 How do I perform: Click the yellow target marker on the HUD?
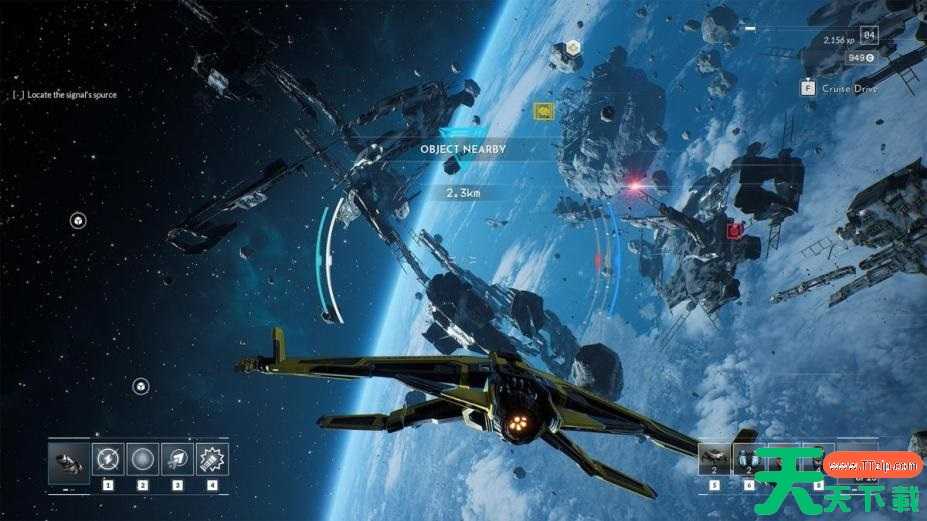coord(544,110)
